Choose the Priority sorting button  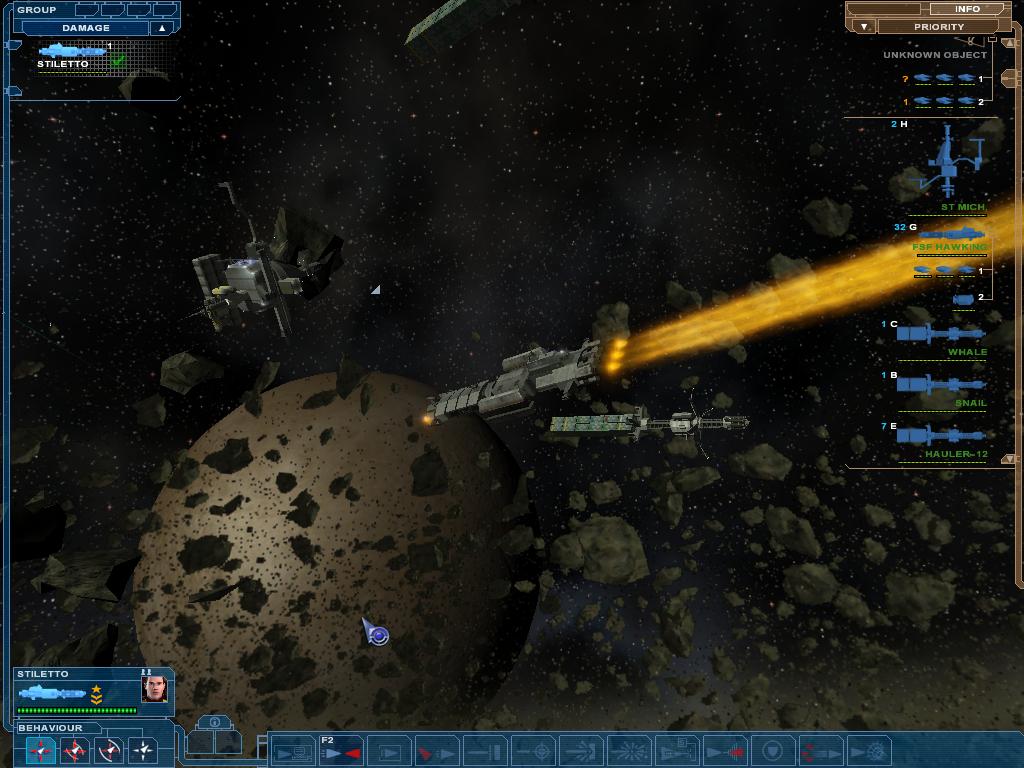[939, 27]
